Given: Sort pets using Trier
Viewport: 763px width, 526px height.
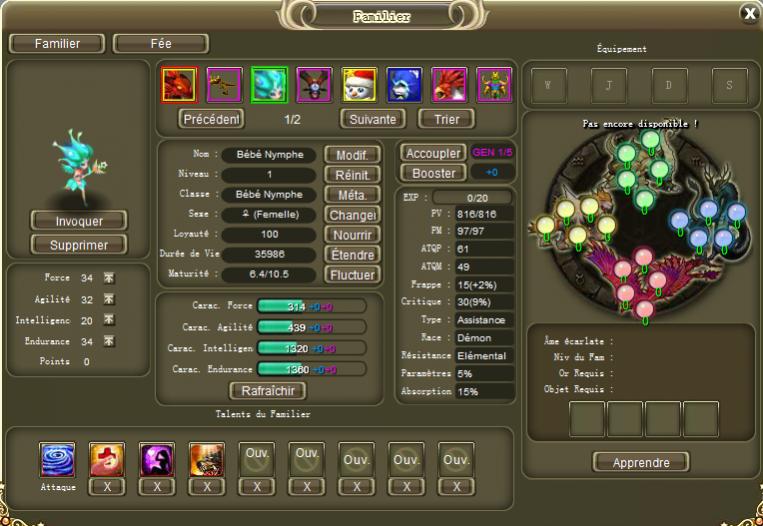Looking at the screenshot, I should [446, 119].
